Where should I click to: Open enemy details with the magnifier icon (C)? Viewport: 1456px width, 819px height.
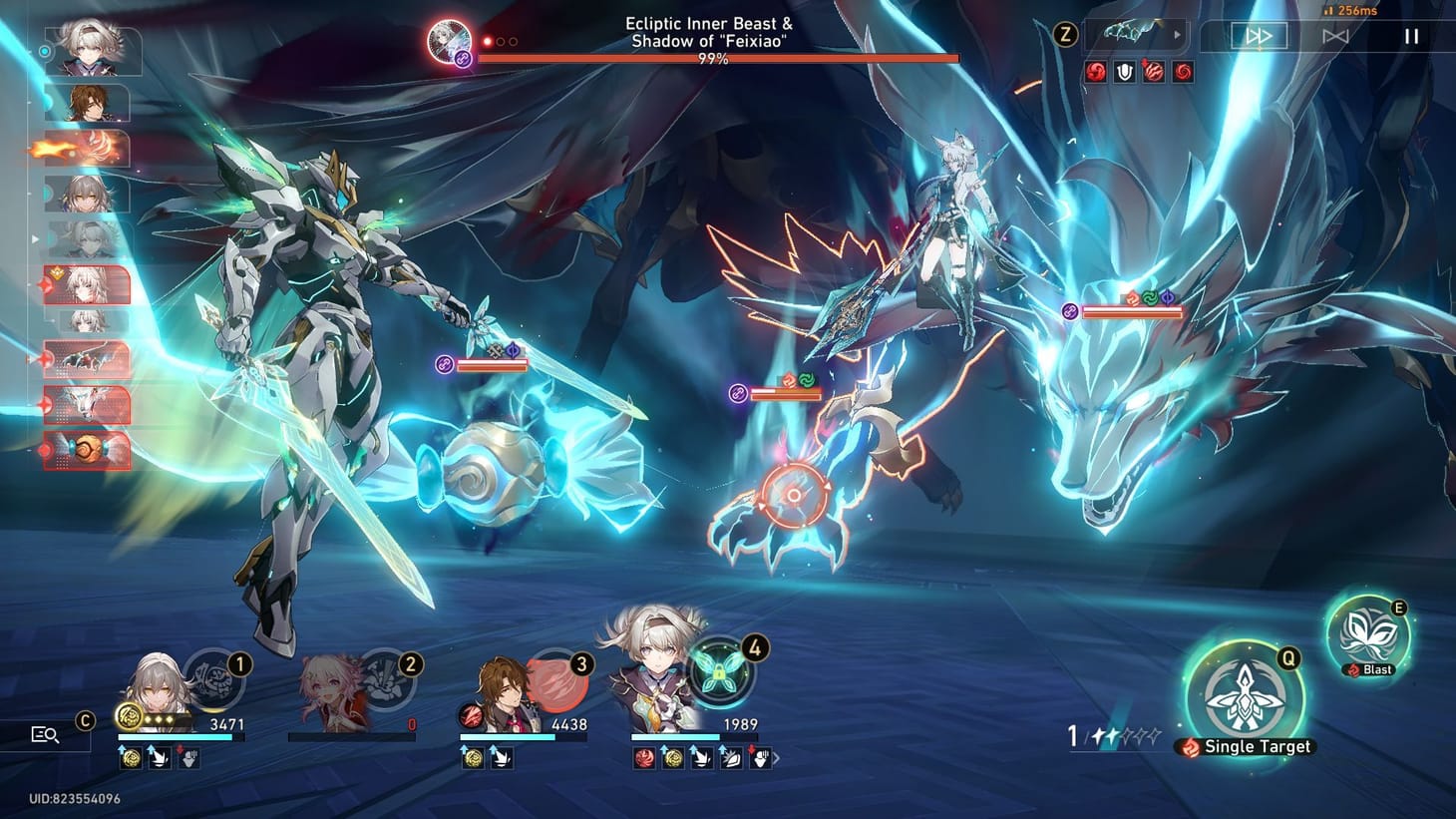(x=44, y=735)
